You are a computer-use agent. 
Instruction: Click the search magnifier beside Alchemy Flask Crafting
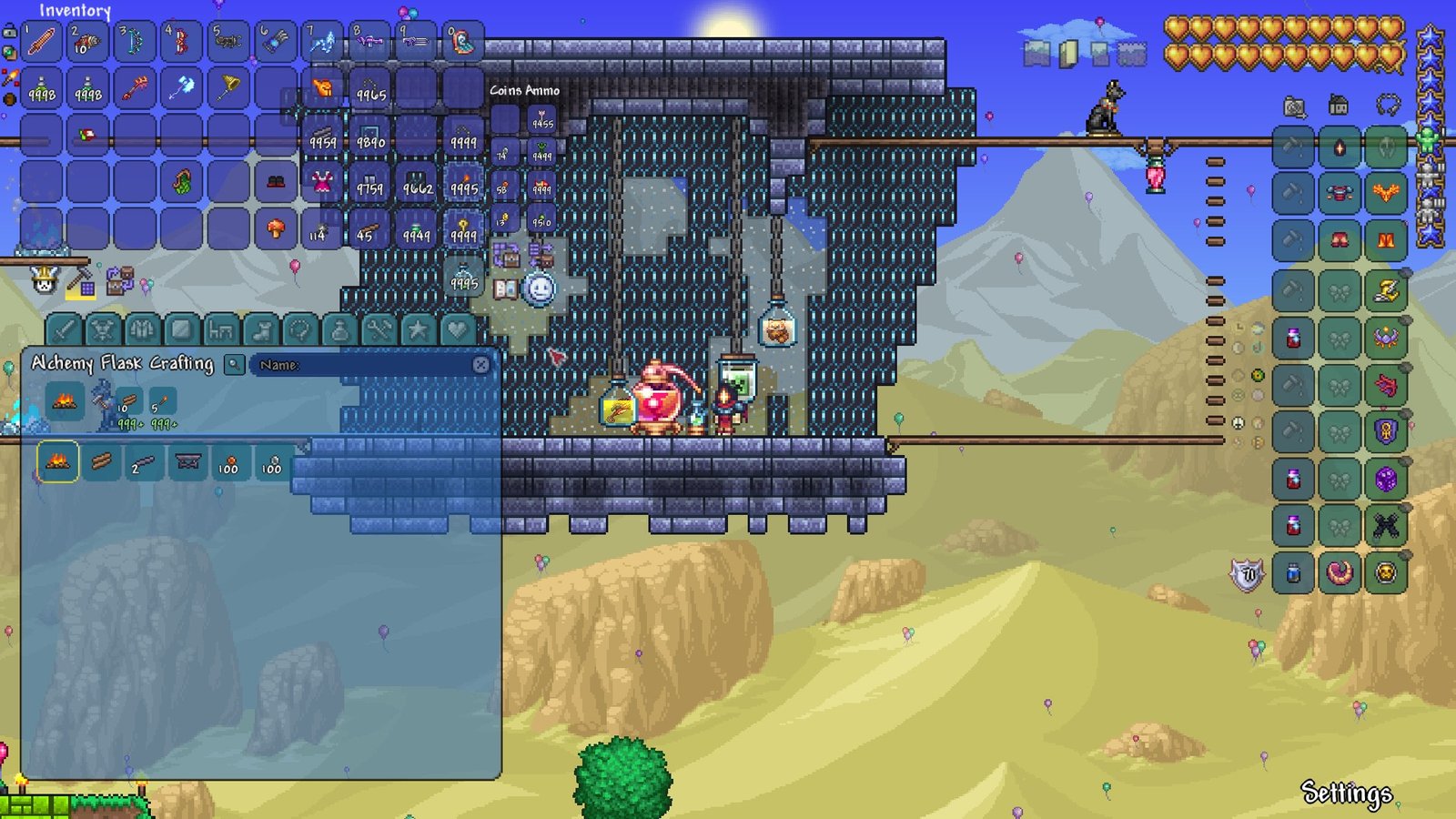(x=234, y=364)
